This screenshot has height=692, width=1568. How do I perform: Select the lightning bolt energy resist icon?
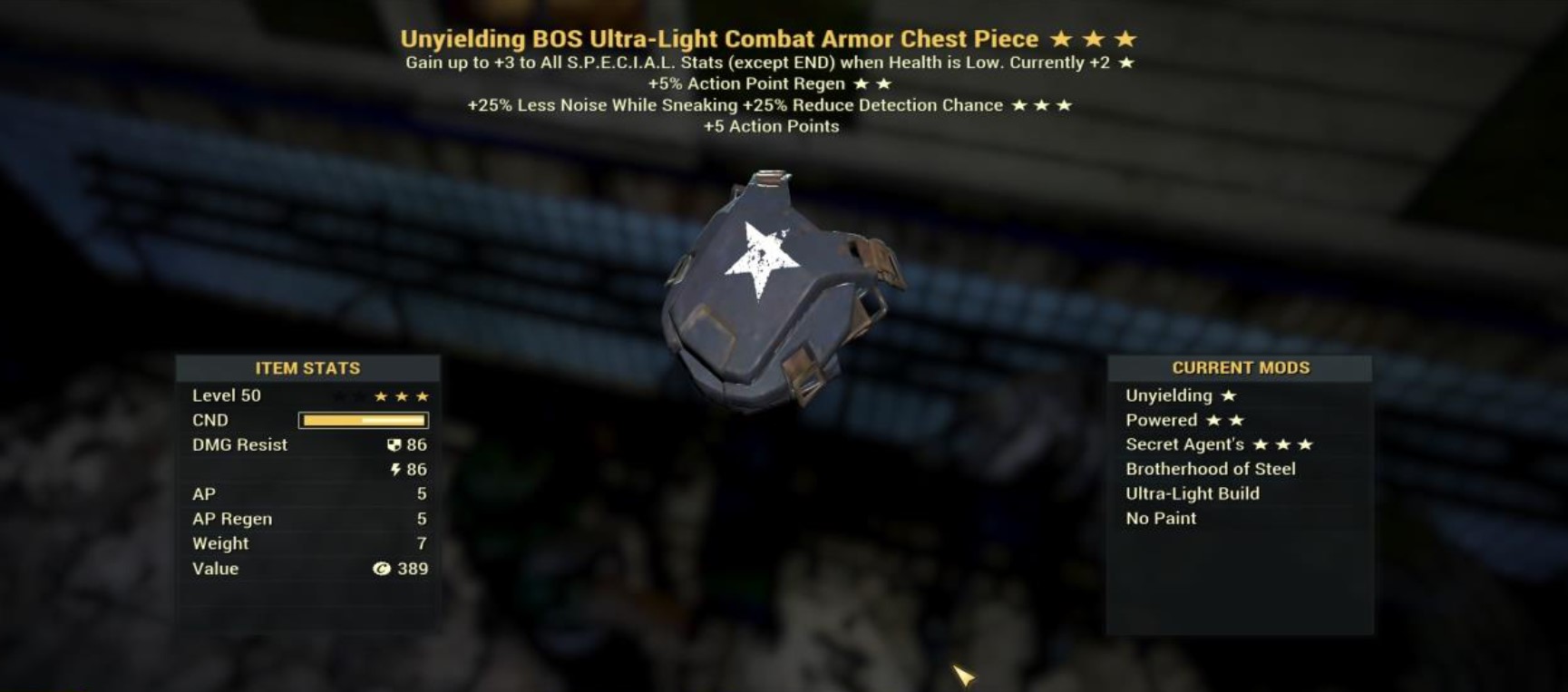pyautogui.click(x=395, y=469)
